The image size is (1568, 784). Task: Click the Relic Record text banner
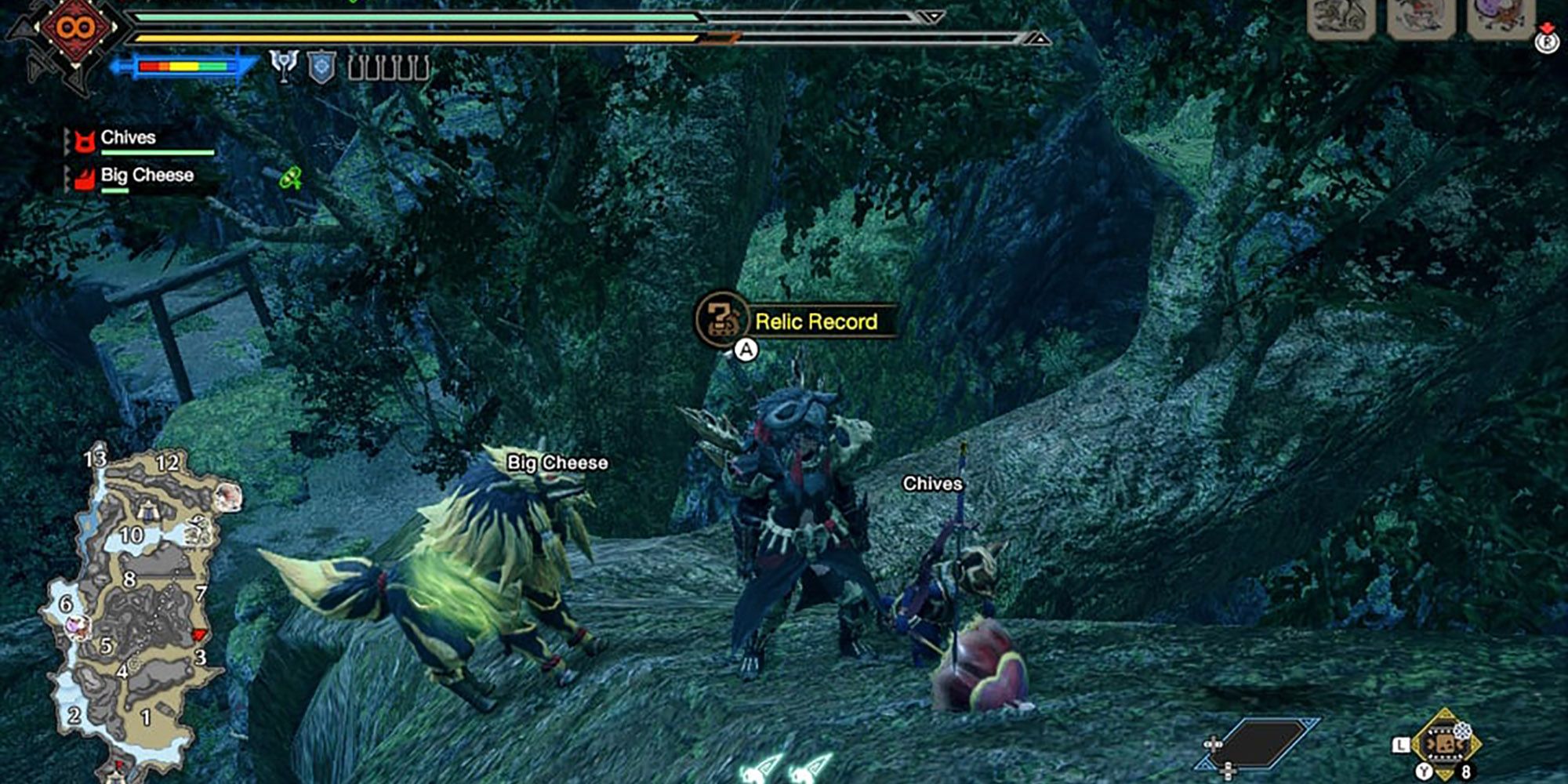(x=817, y=321)
